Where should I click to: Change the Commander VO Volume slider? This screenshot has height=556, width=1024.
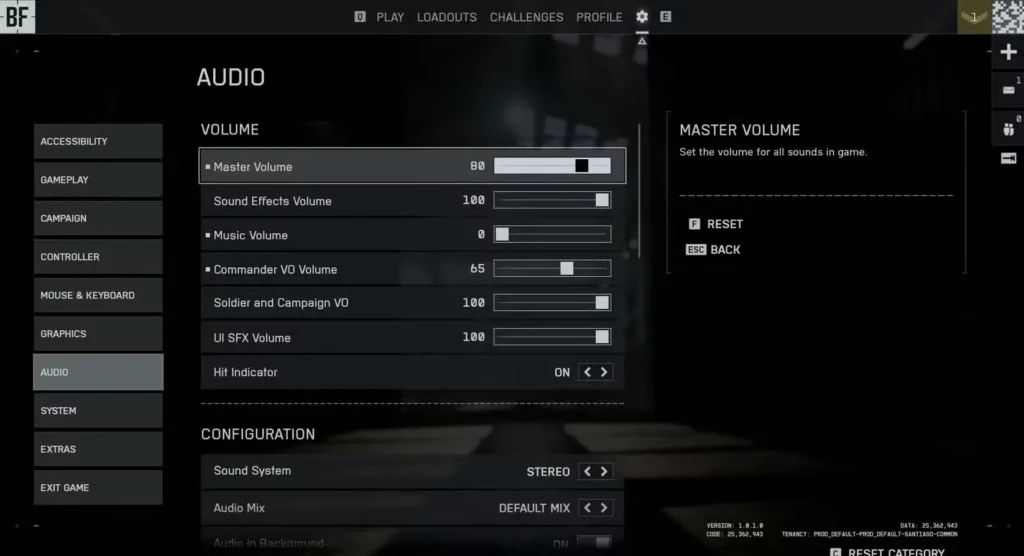552,269
